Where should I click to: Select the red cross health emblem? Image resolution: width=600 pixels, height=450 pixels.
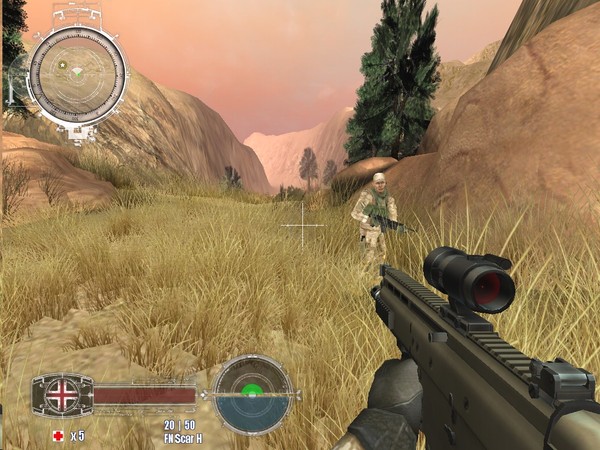click(62, 395)
